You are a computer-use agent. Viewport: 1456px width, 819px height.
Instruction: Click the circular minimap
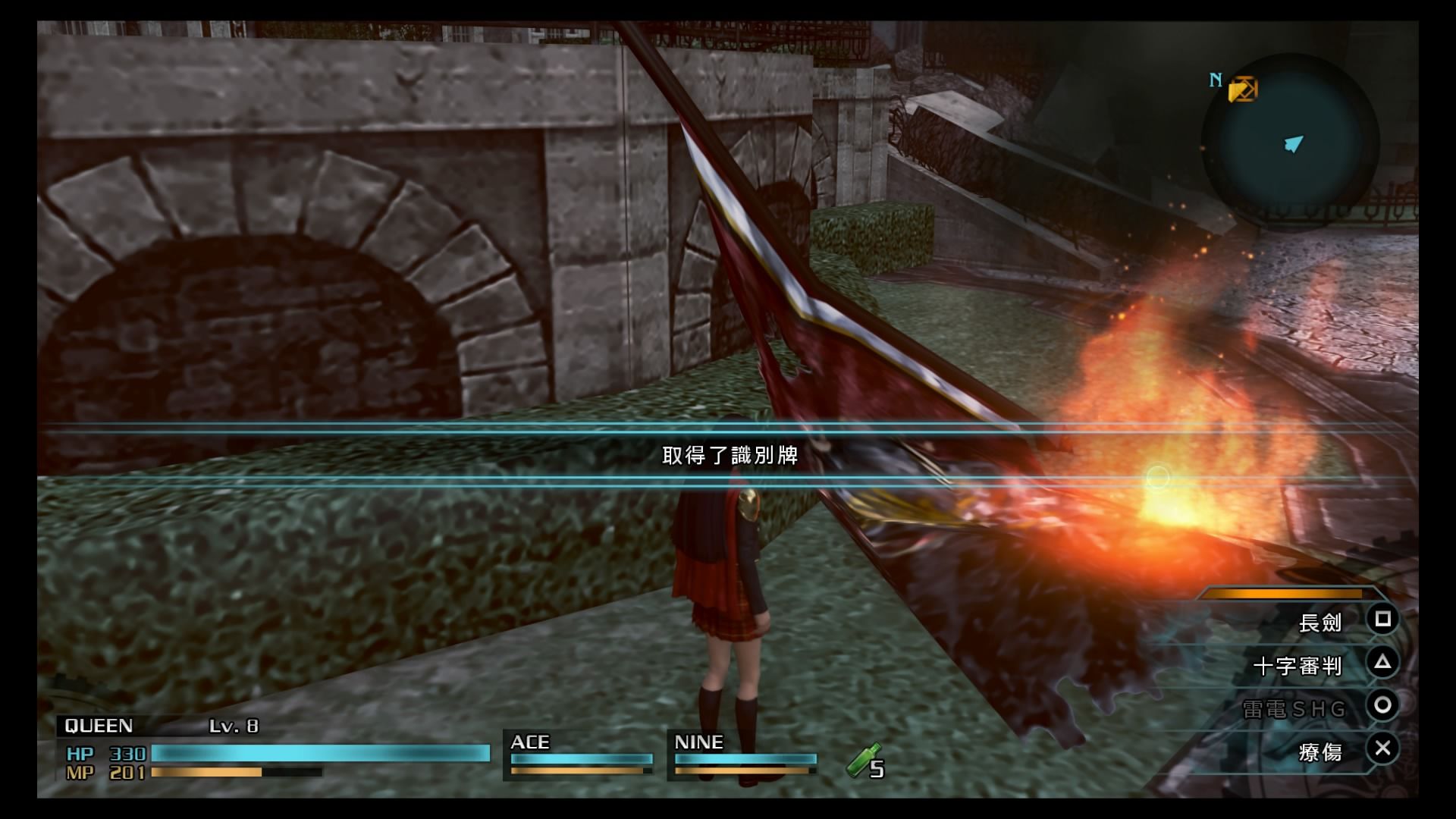(x=1291, y=142)
